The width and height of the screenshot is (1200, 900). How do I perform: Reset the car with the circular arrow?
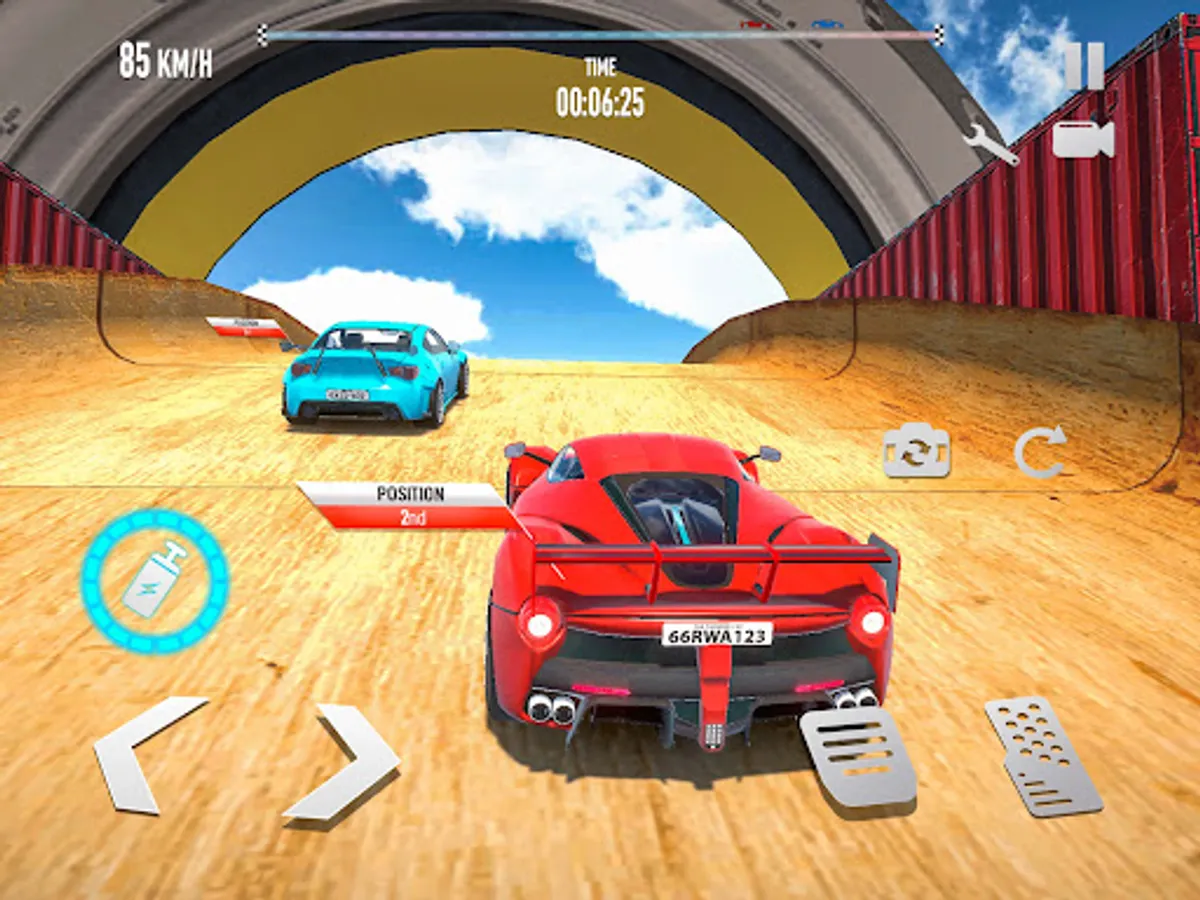(x=1040, y=452)
